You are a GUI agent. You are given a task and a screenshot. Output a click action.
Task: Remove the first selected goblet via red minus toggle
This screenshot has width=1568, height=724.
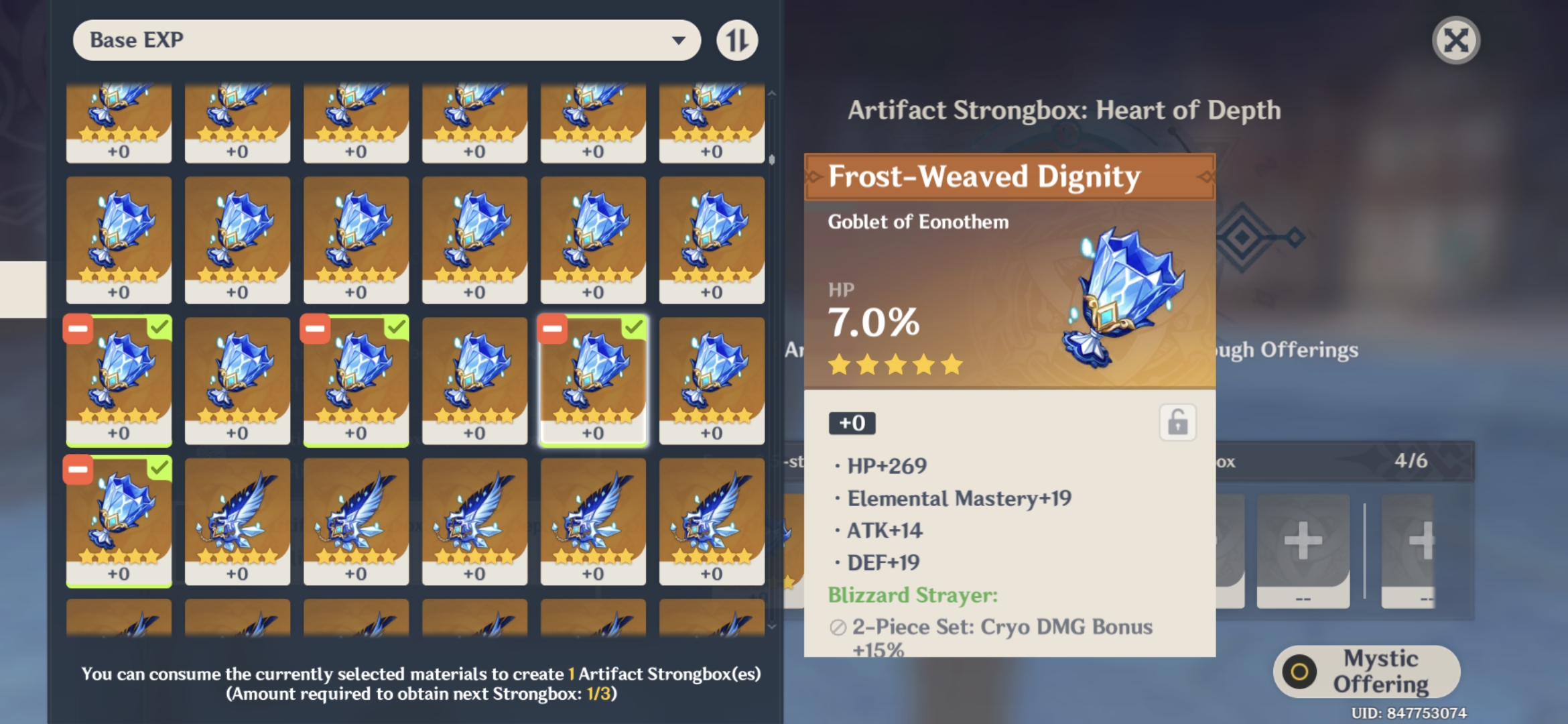click(77, 328)
